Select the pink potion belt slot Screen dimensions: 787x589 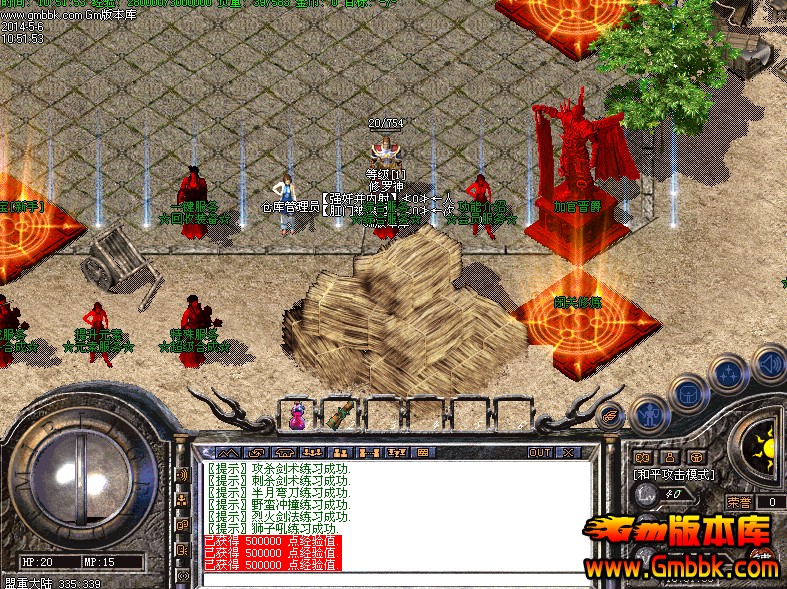tap(297, 415)
